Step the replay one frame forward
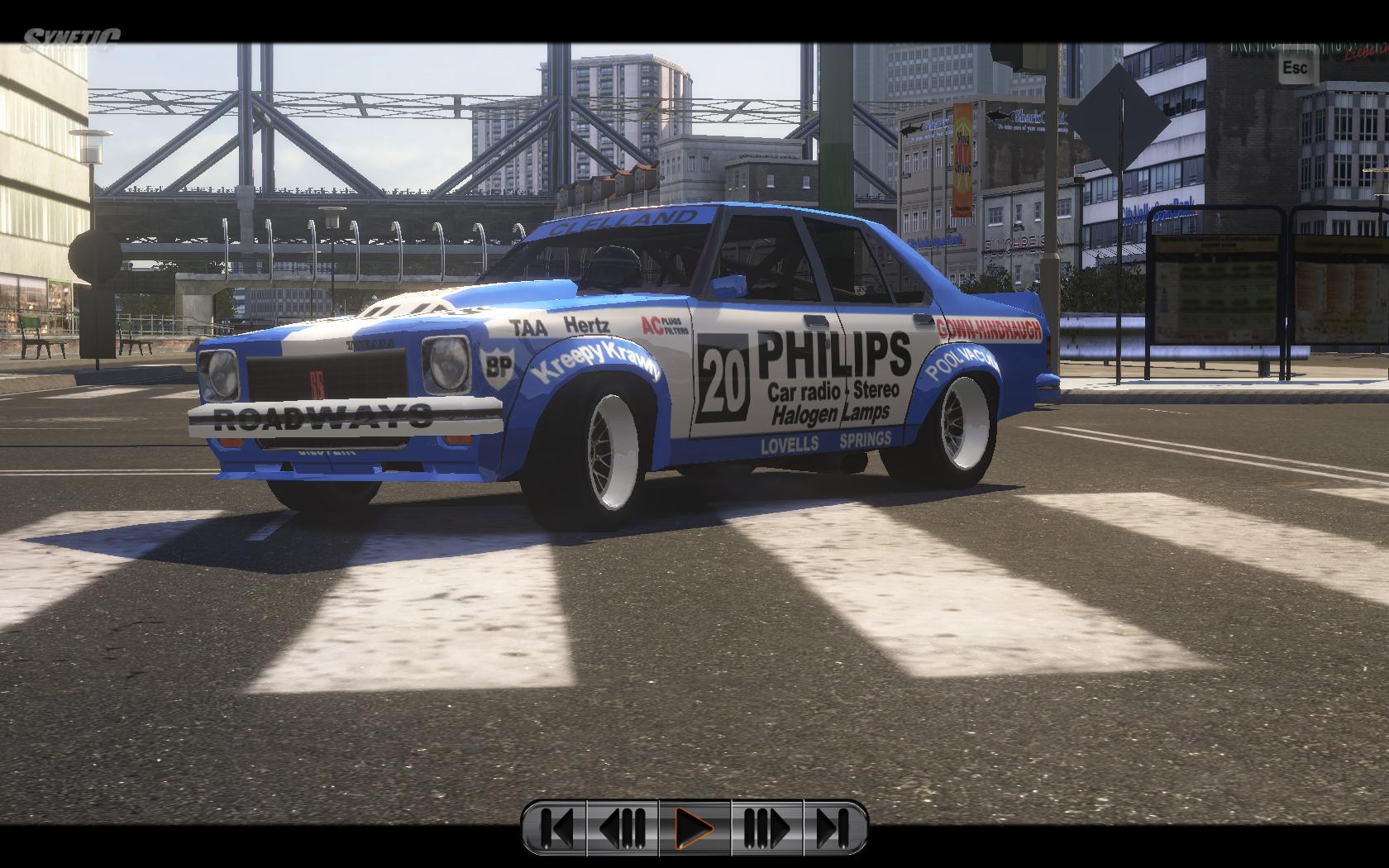 766,826
